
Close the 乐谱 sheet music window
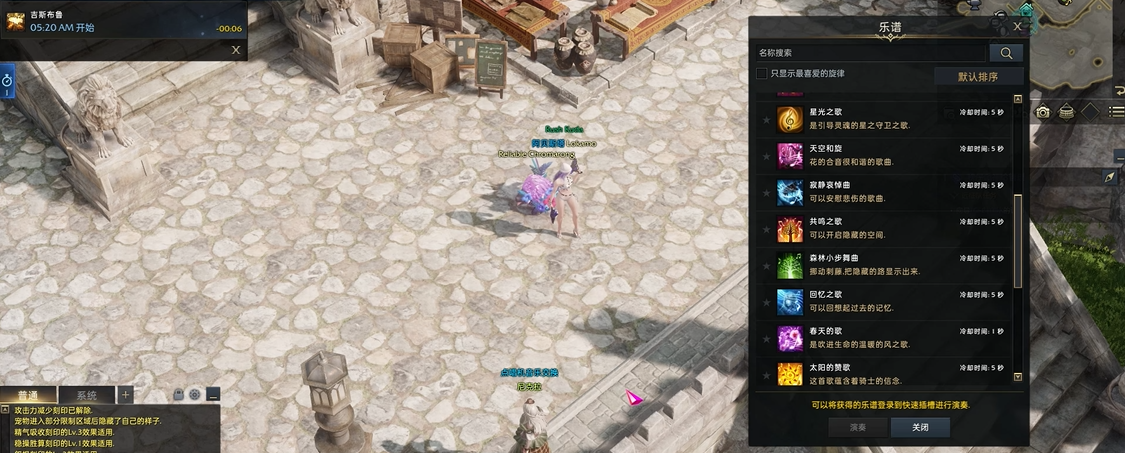coord(1017,27)
